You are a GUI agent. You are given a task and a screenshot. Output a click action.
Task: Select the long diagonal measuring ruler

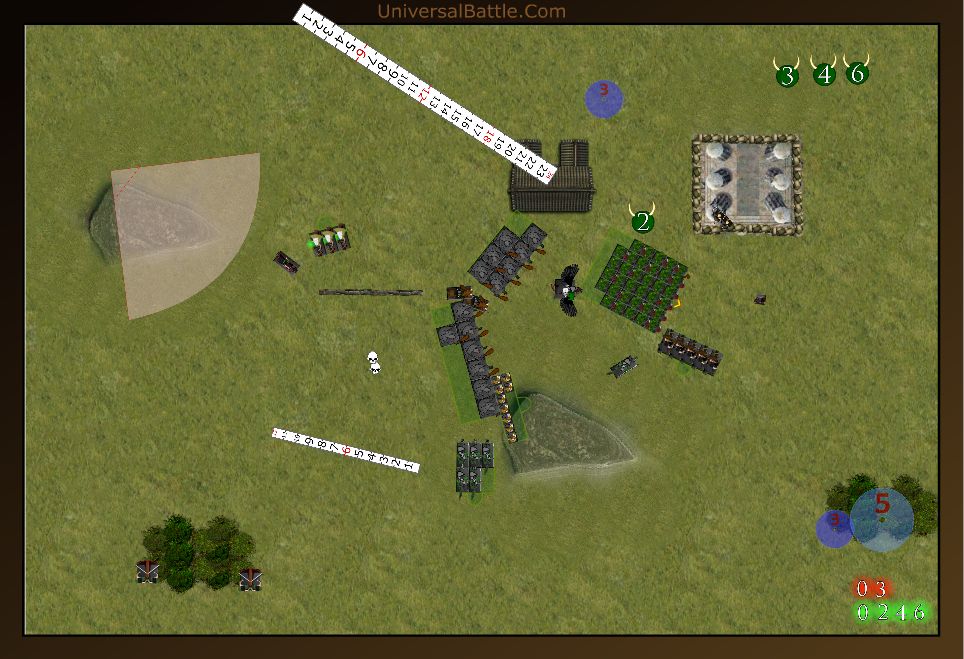tap(427, 95)
